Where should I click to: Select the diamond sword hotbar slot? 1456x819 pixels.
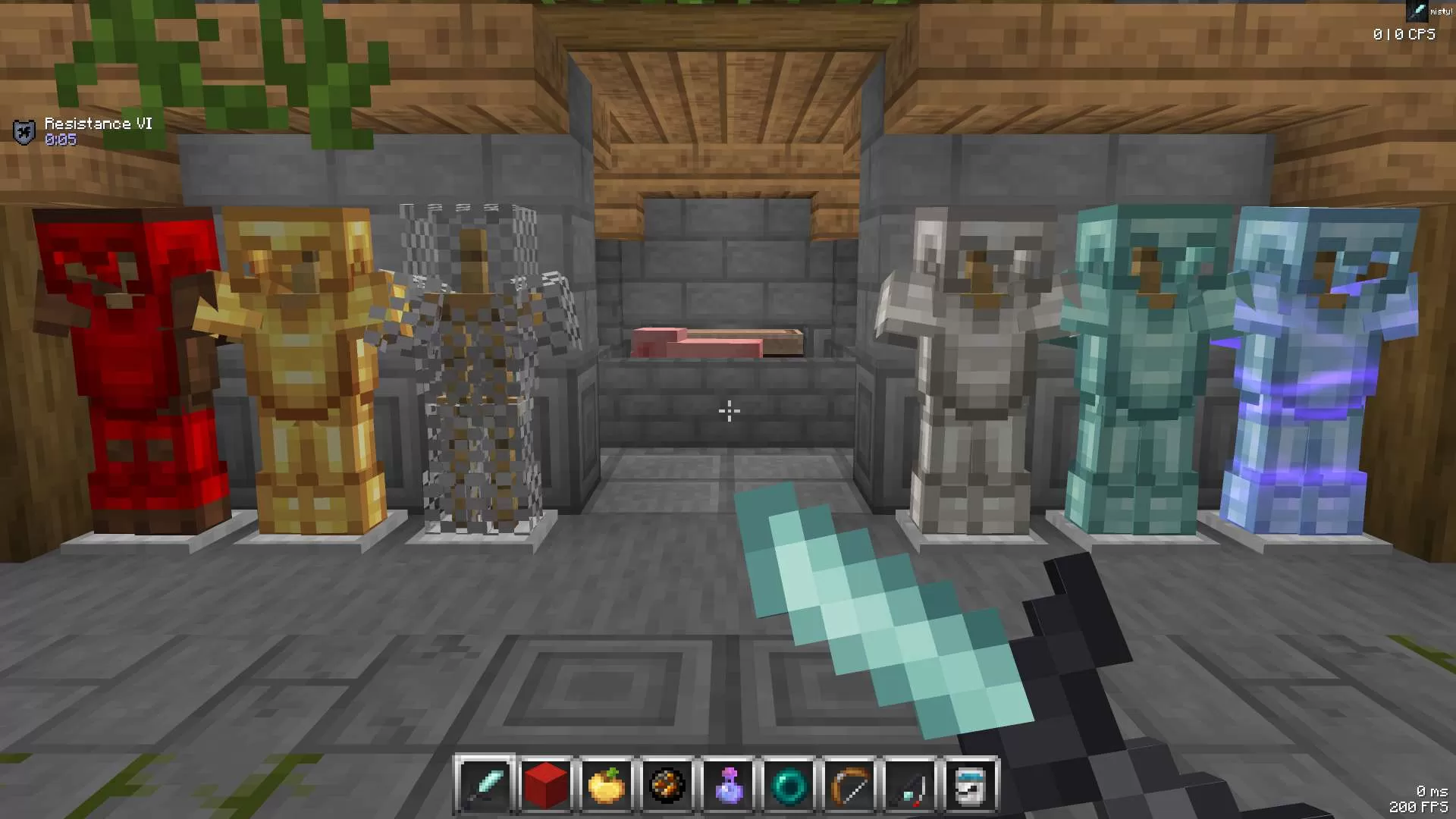485,786
